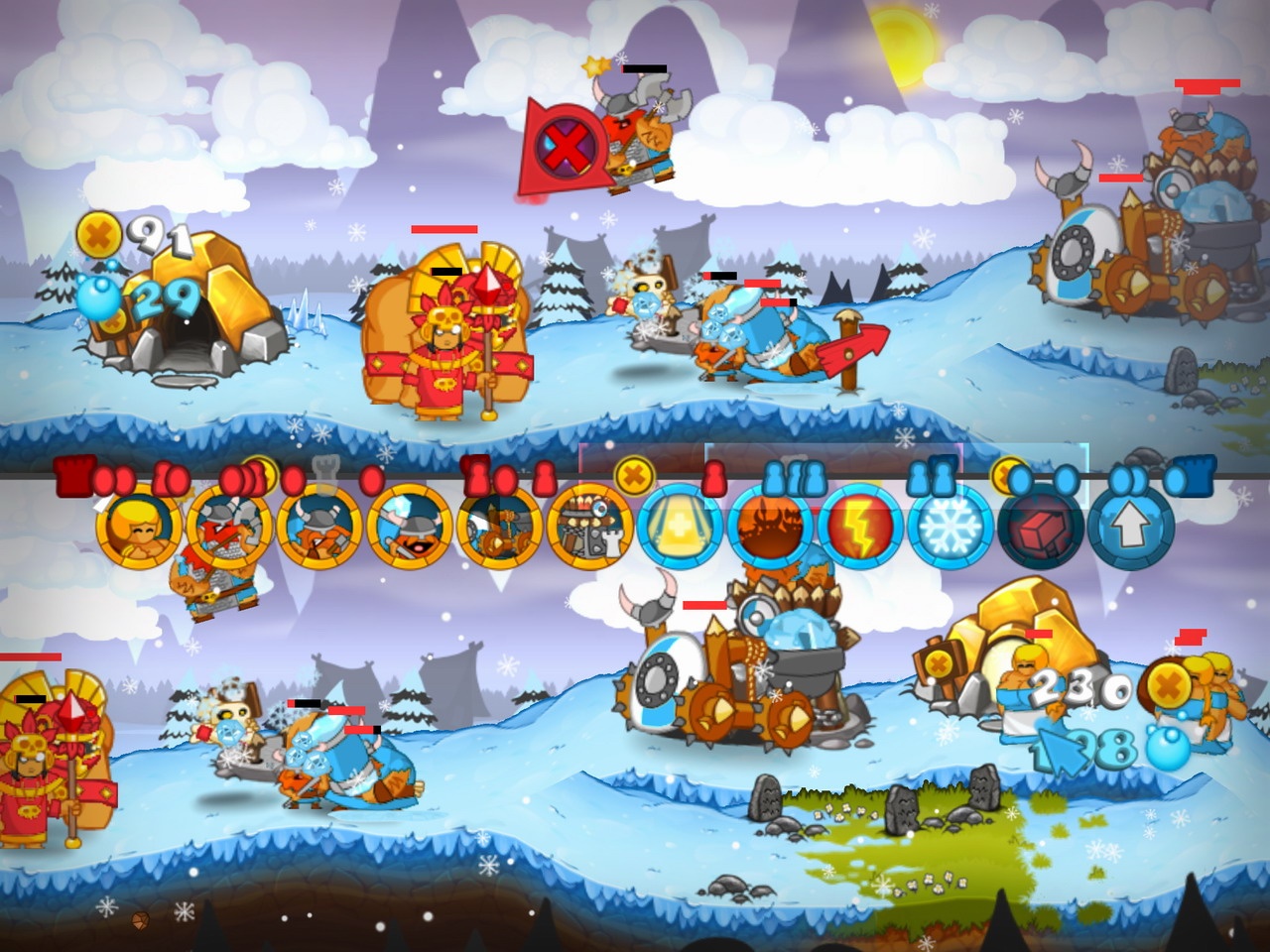Image resolution: width=1270 pixels, height=952 pixels.
Task: Cast the lightning bolt spell
Action: click(x=859, y=528)
